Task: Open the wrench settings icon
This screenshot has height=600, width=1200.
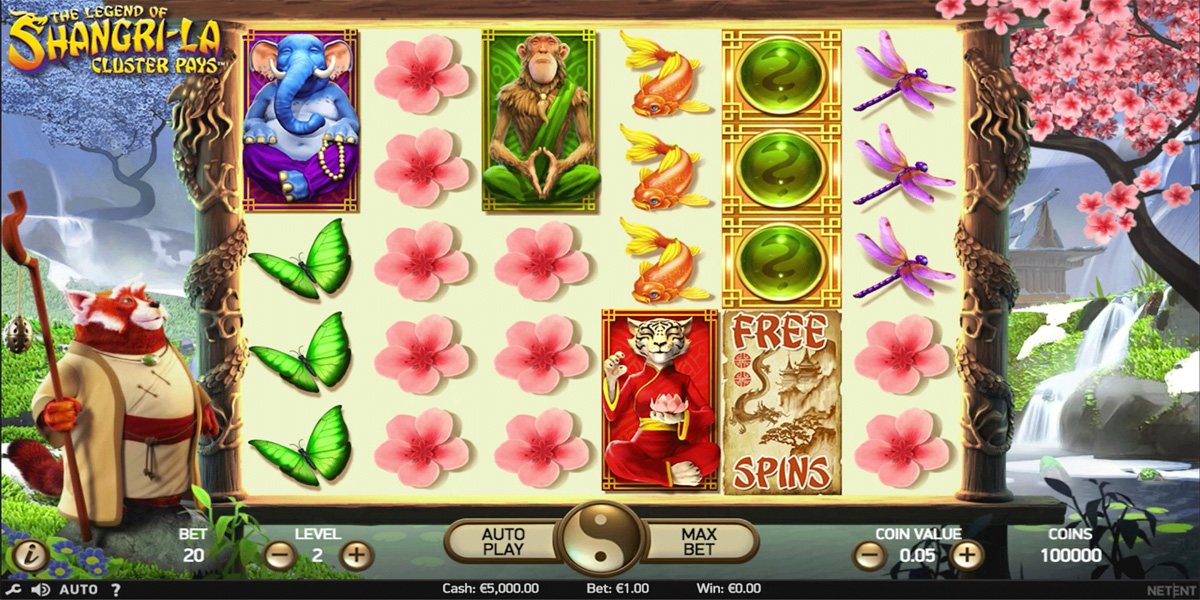Action: pyautogui.click(x=14, y=590)
